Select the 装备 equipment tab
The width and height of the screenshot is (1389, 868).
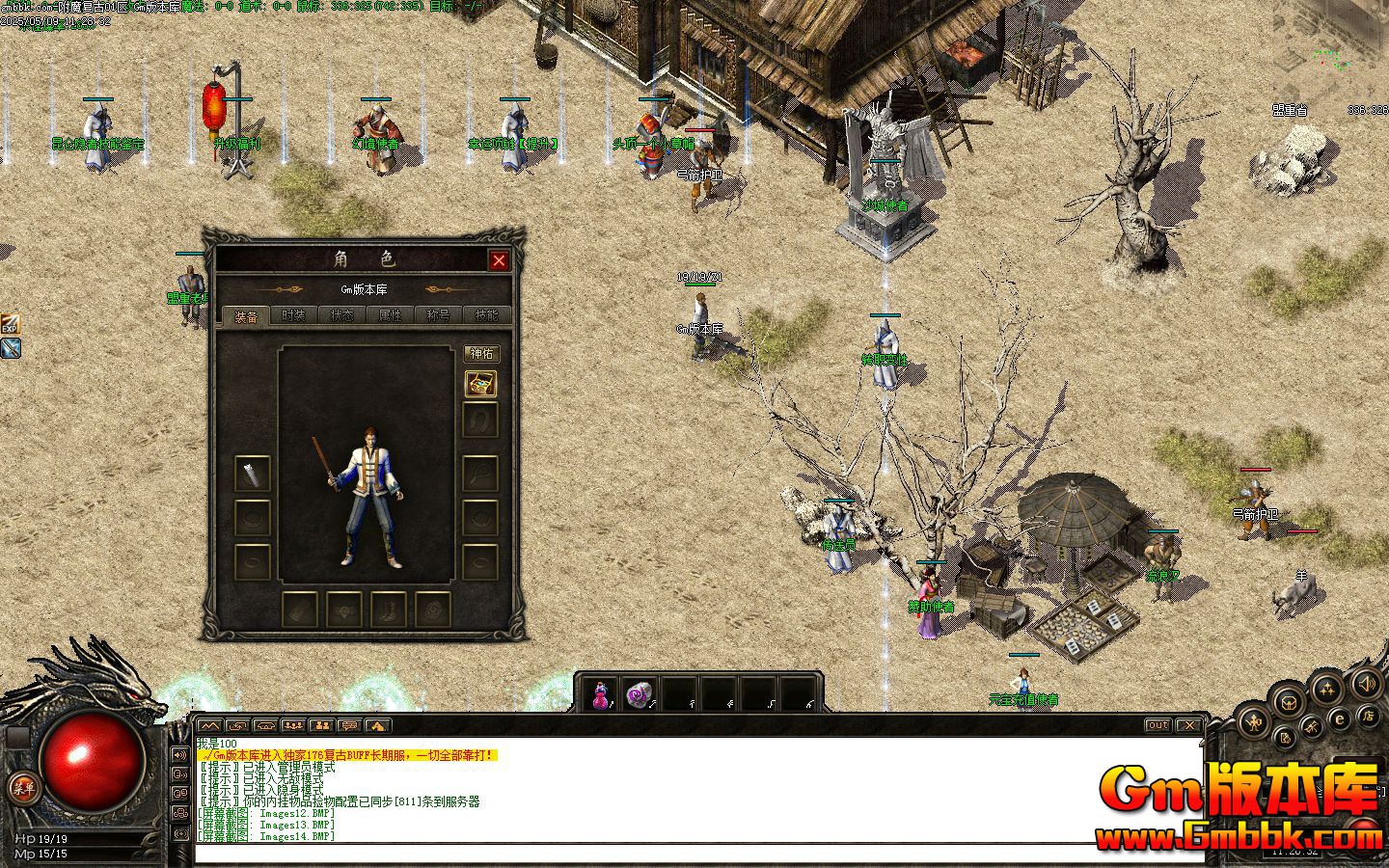click(x=245, y=316)
